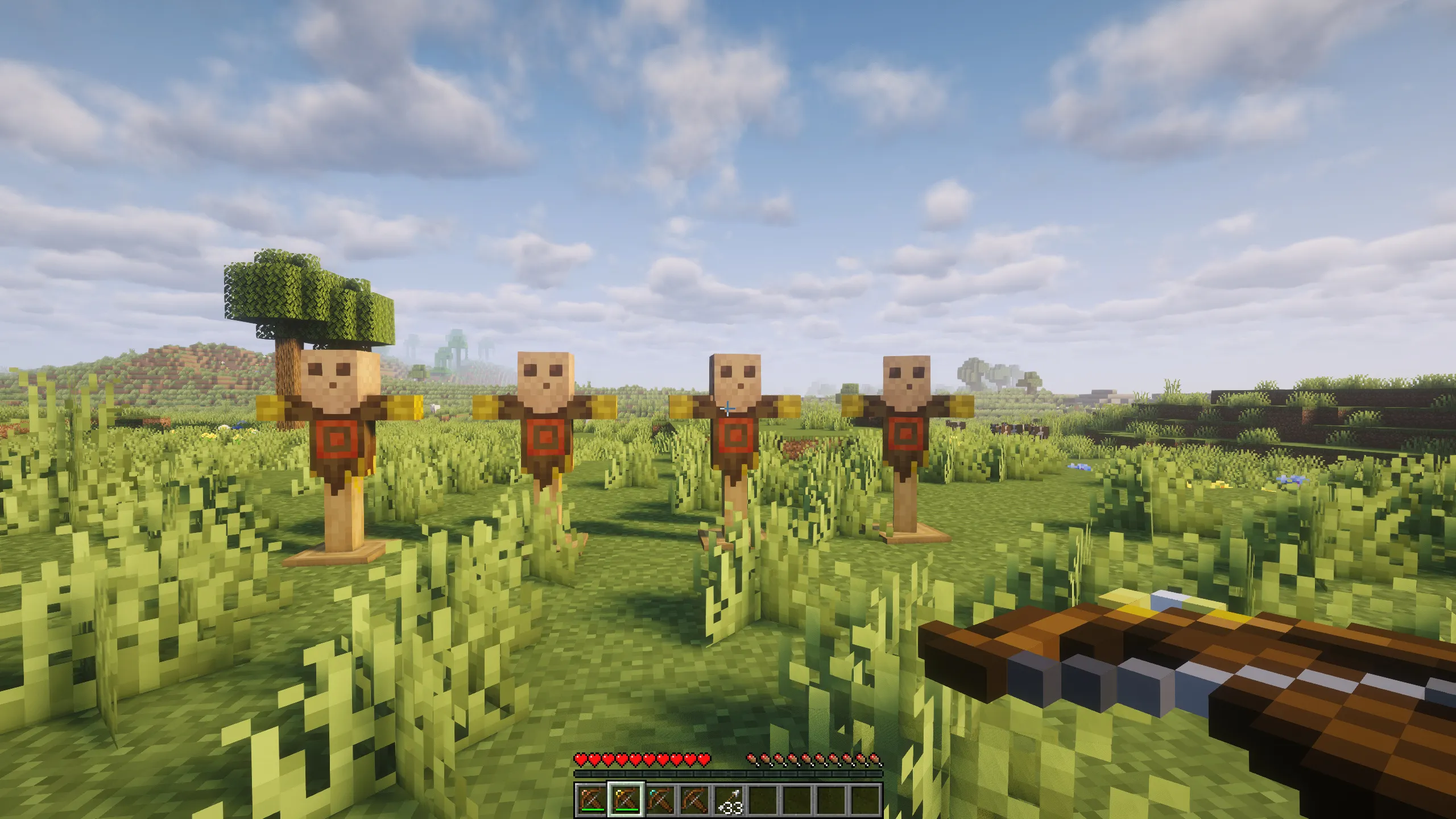This screenshot has height=819, width=1456.
Task: Click the fifth heart in the health row
Action: pos(636,759)
